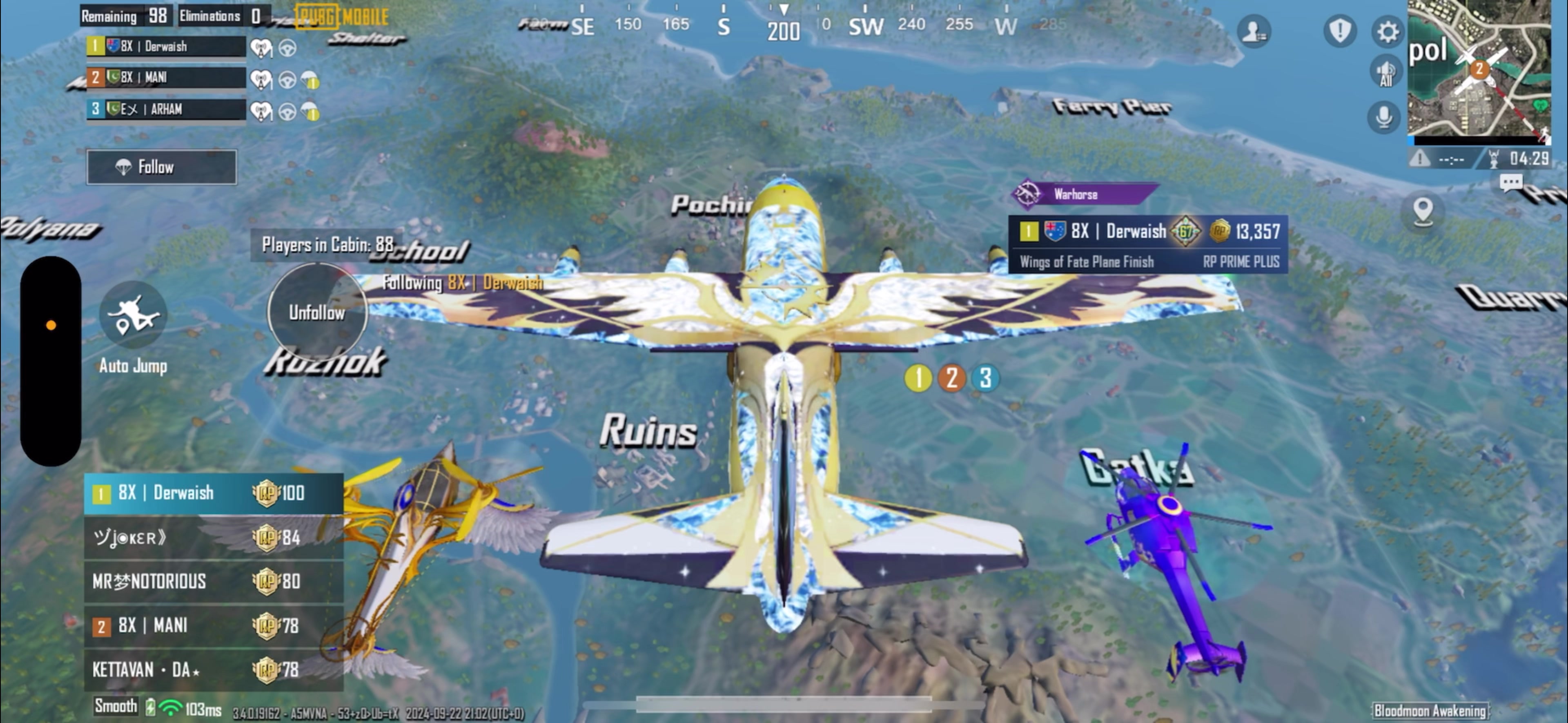Select teammate EX | ARHAM in squad list
1568x723 pixels.
(x=165, y=109)
